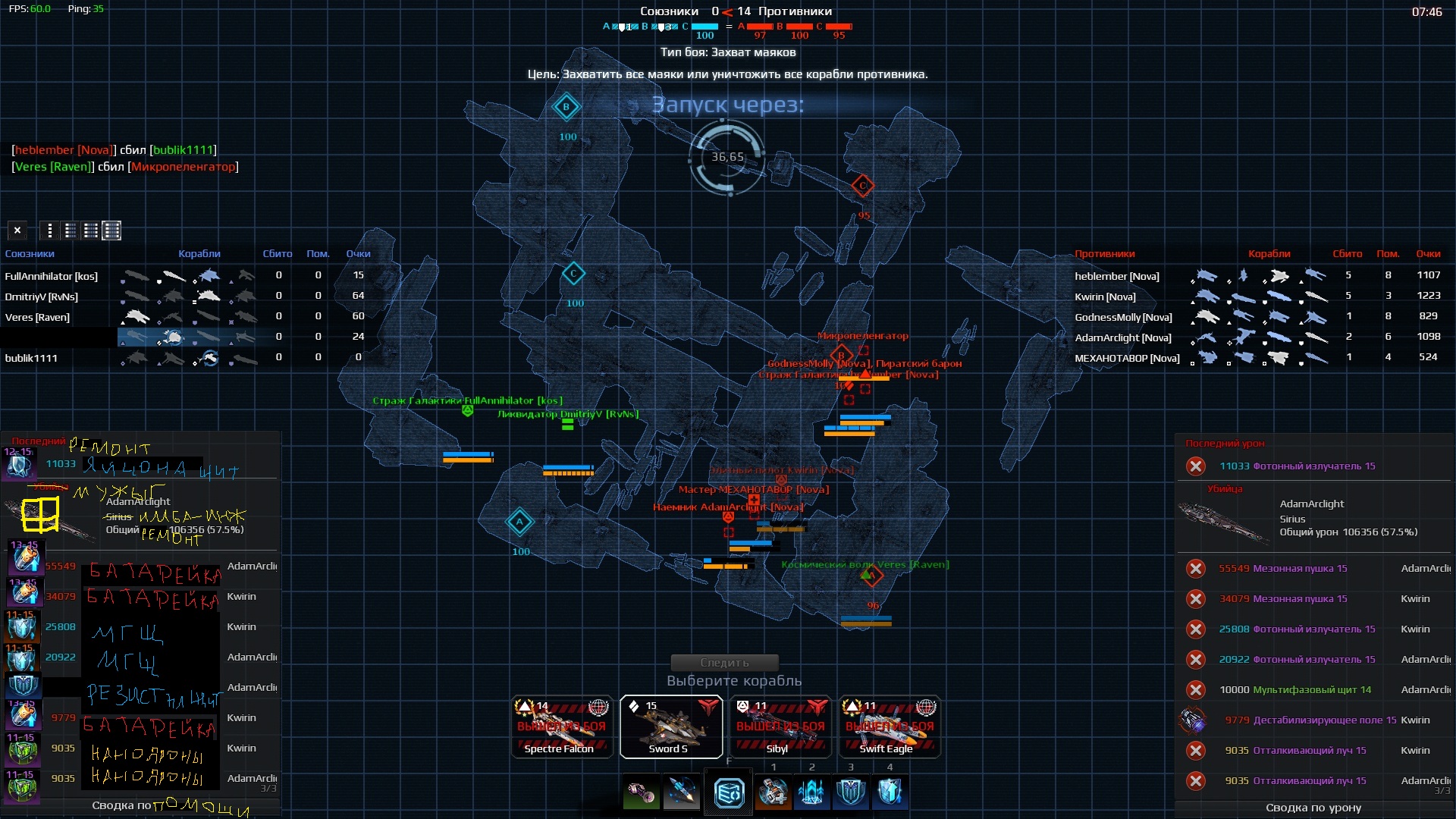Viewport: 1456px width, 819px height.
Task: Select the blue missile icon
Action: (x=681, y=793)
